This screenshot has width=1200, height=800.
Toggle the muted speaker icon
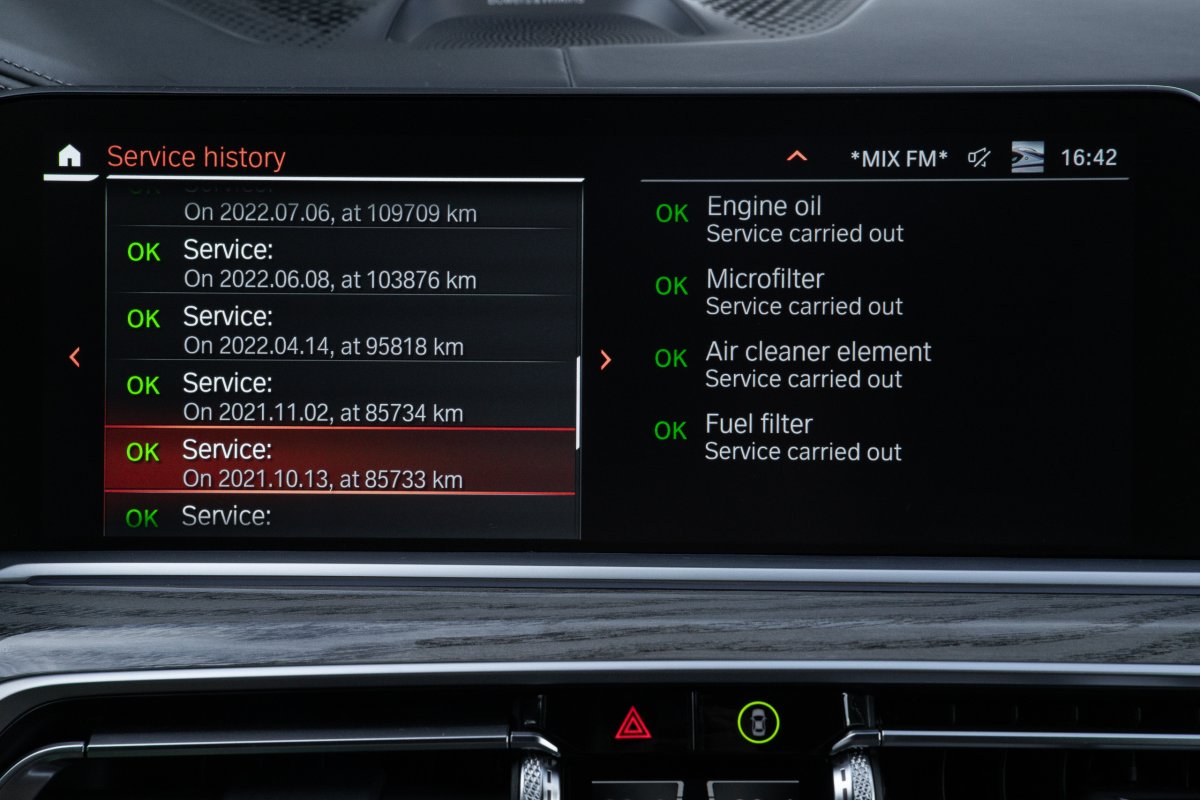tap(979, 157)
